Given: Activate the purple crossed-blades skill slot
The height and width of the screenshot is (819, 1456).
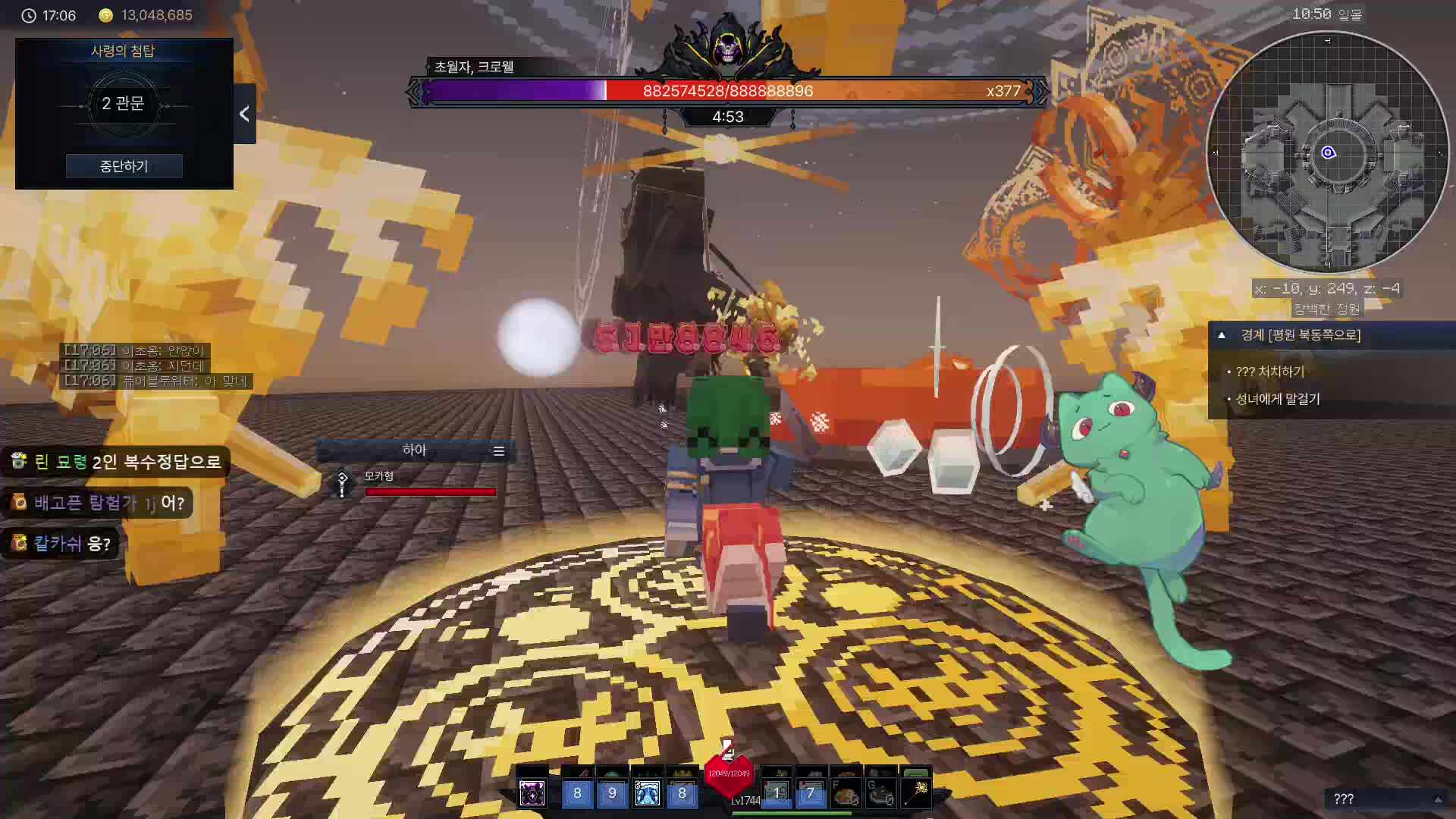Looking at the screenshot, I should [x=532, y=793].
